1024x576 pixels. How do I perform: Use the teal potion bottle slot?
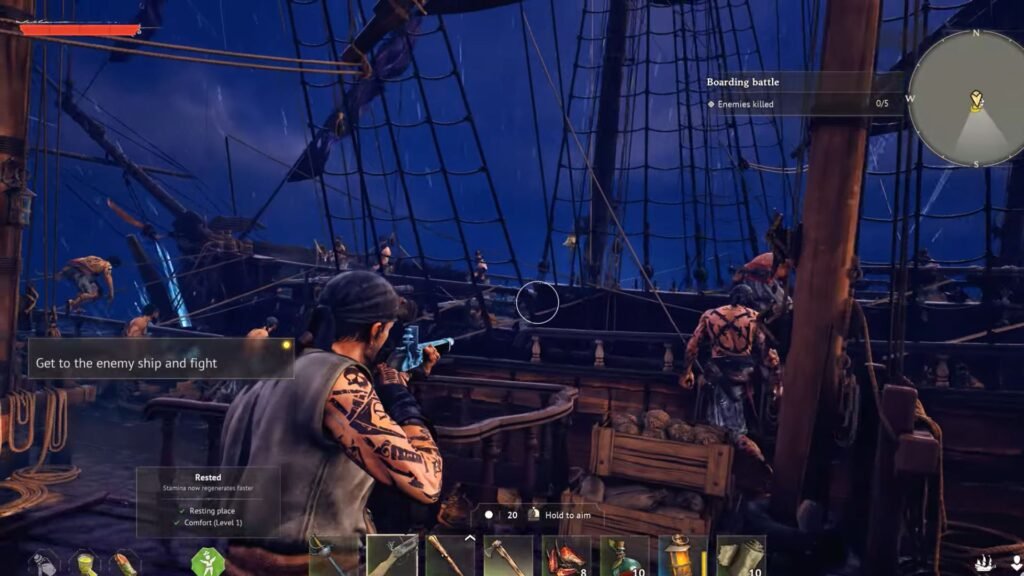[x=624, y=556]
